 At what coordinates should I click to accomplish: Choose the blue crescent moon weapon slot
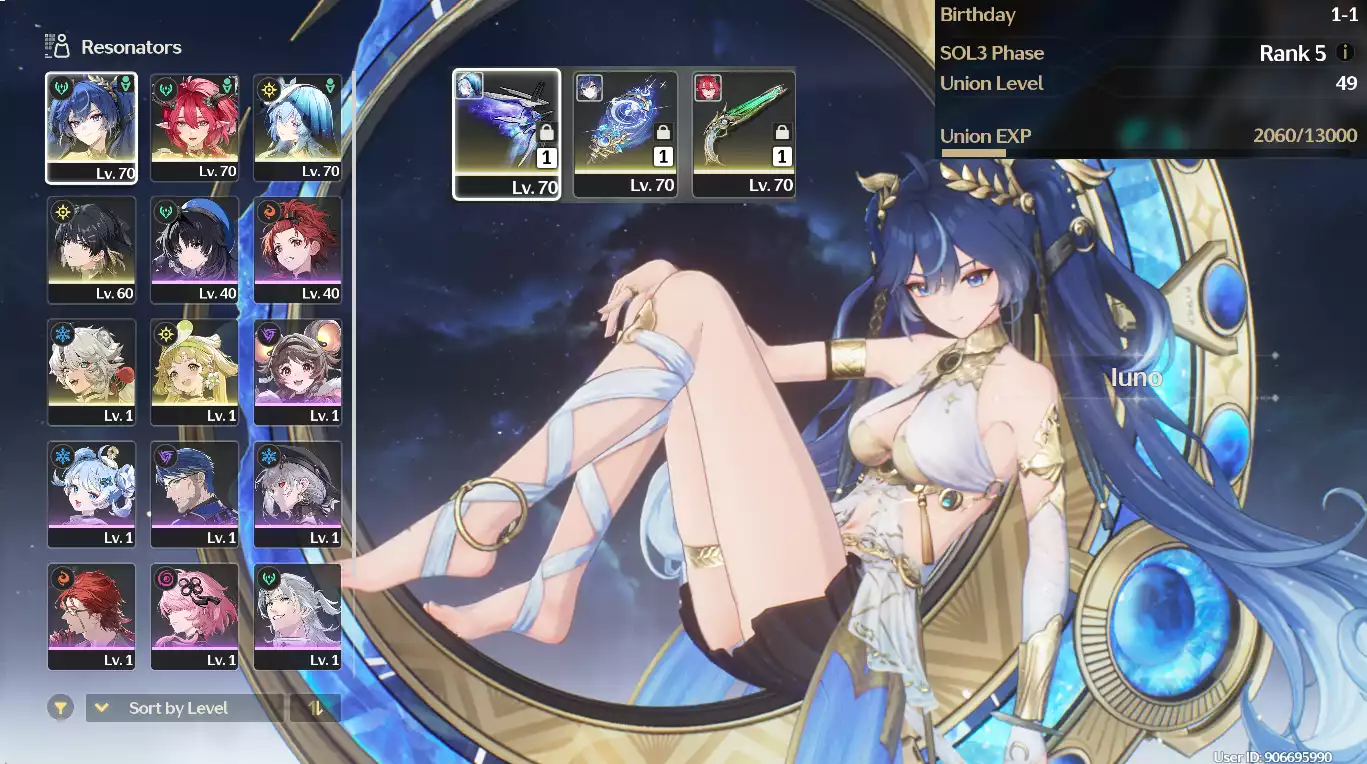click(x=625, y=134)
